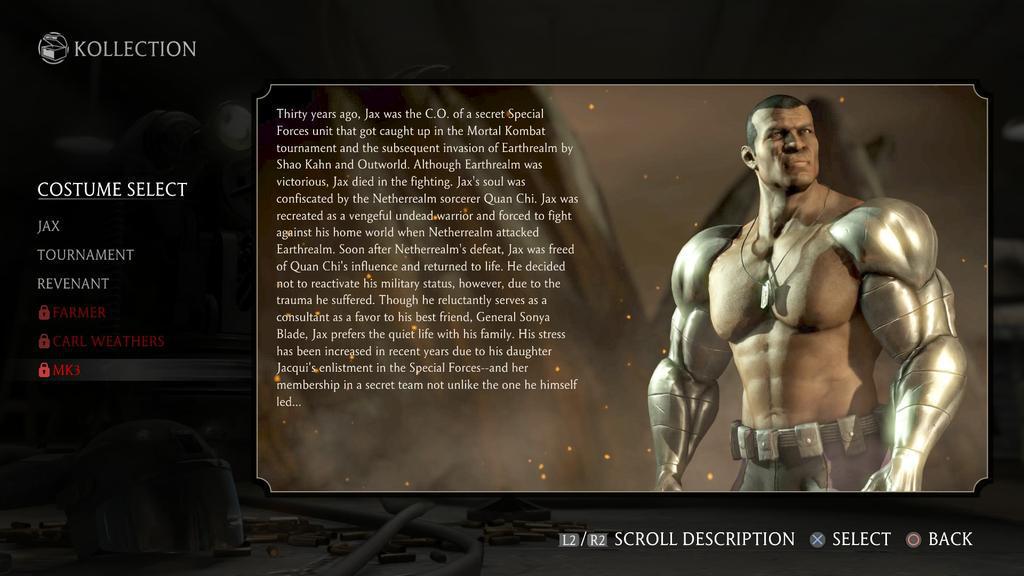
Task: Choose the Tournament costume
Action: (x=85, y=255)
